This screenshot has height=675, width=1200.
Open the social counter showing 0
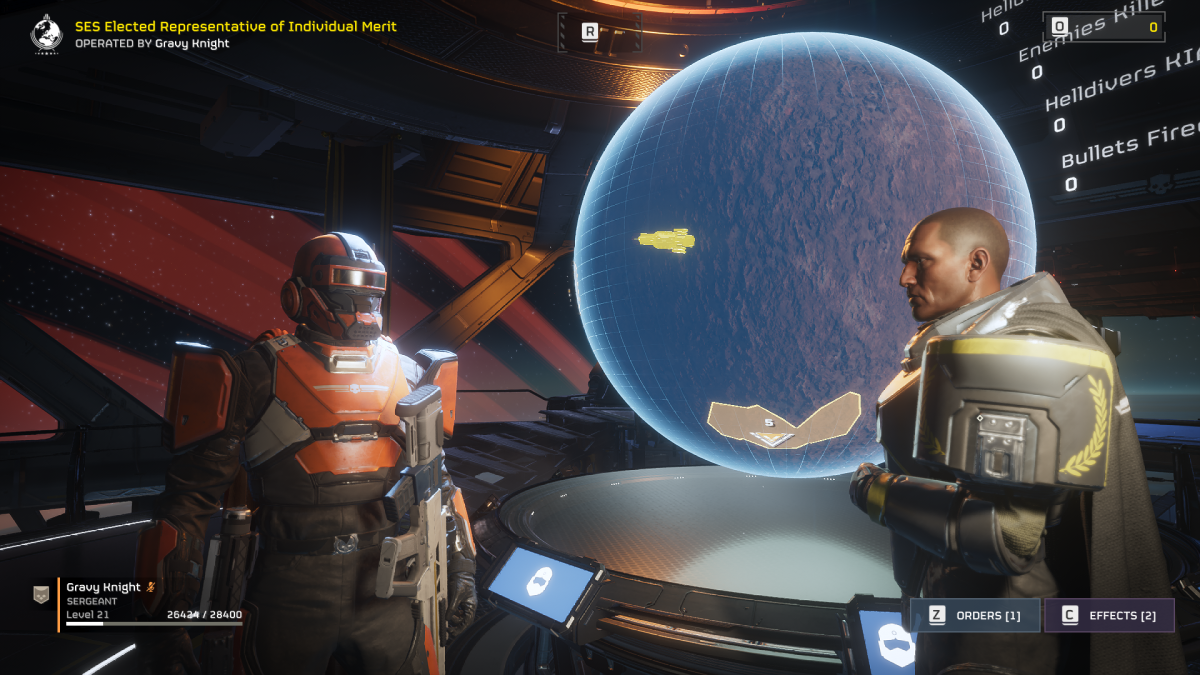click(1104, 27)
